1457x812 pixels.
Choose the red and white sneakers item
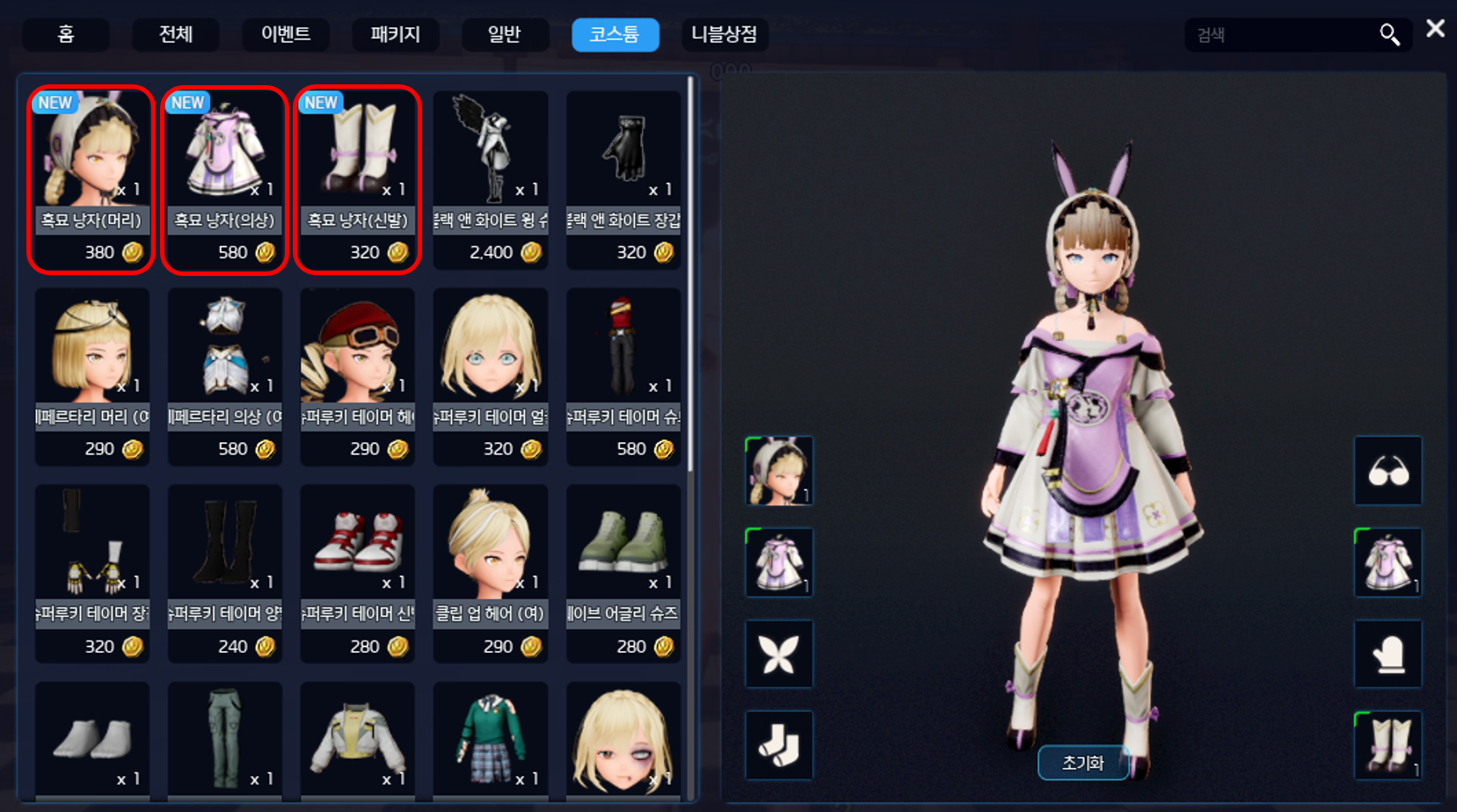tap(358, 572)
